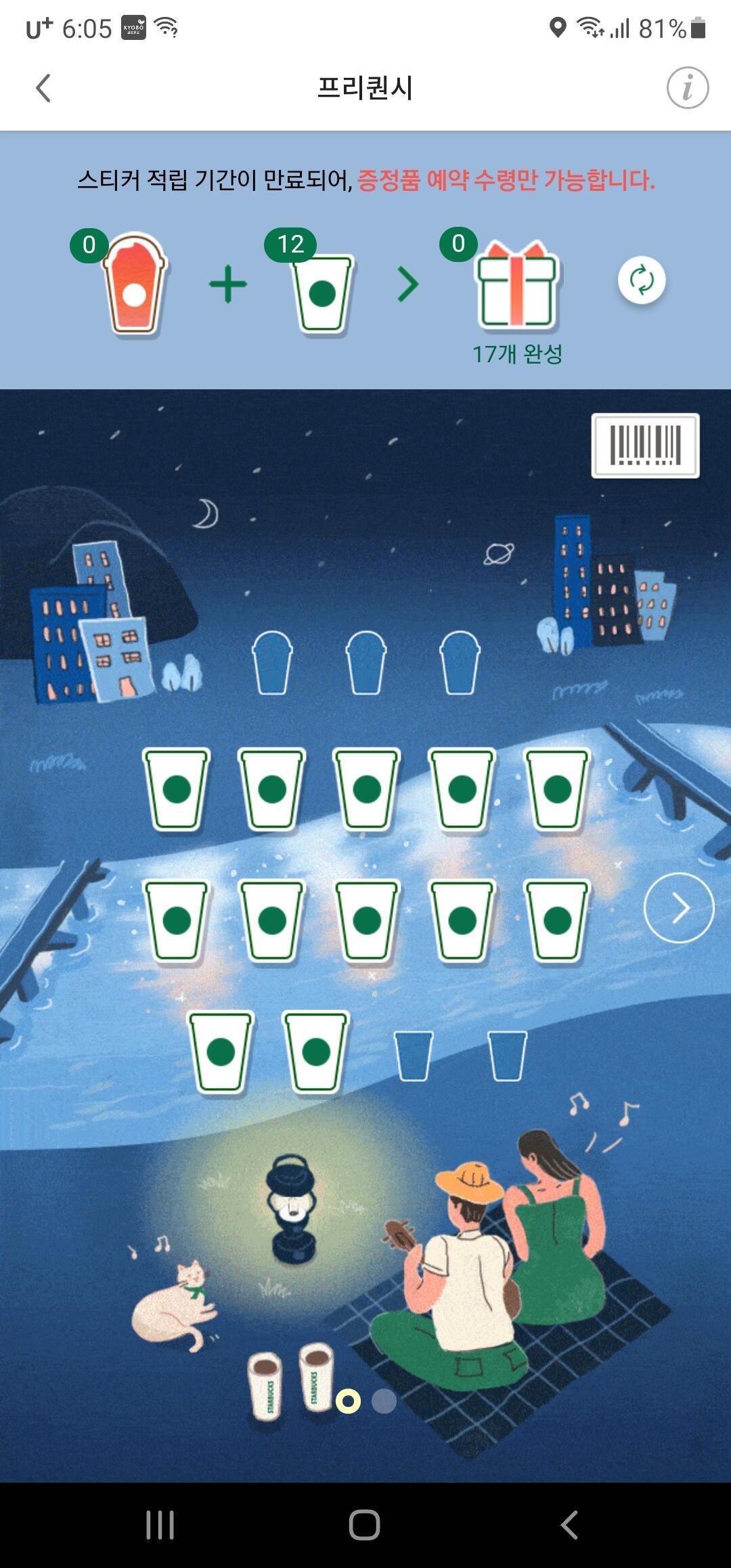Select the gift box reward icon
Viewport: 731px width, 1568px height.
pyautogui.click(x=517, y=286)
